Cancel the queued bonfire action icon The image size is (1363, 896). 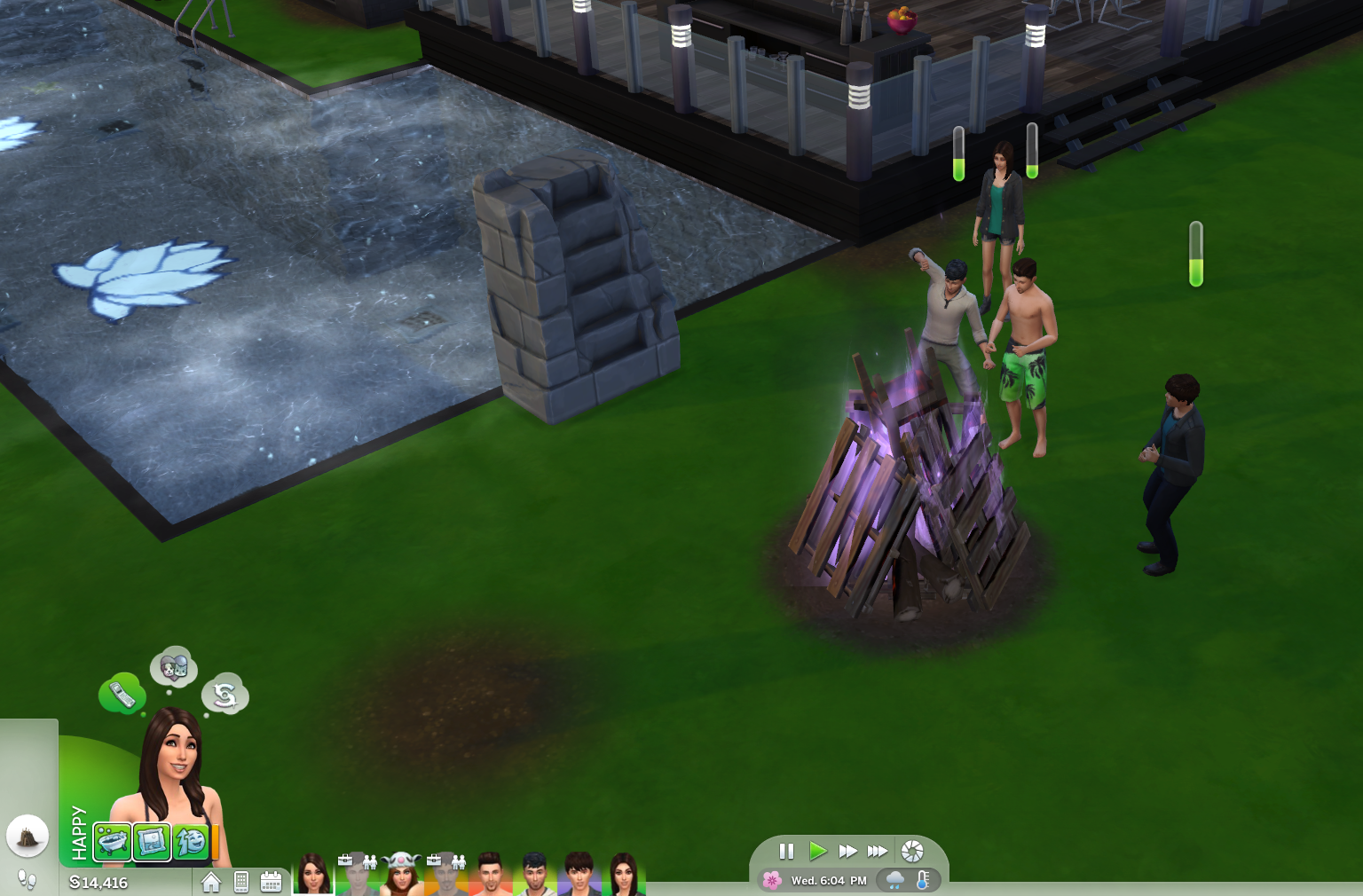(28, 836)
